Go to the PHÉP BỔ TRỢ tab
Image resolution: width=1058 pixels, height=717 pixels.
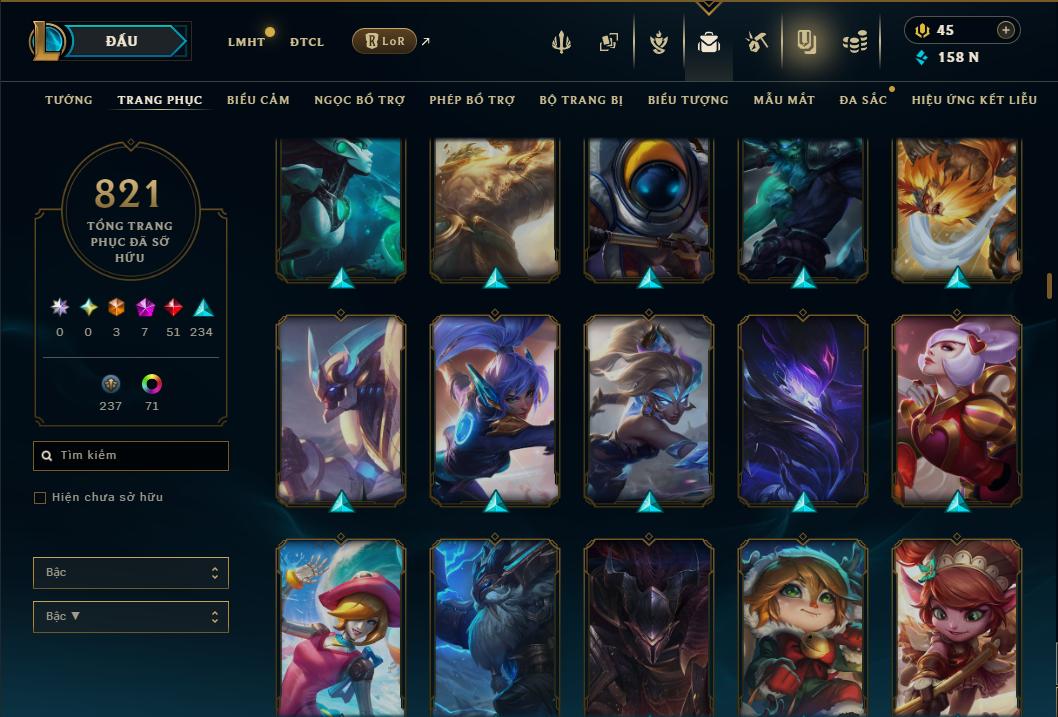pos(472,100)
